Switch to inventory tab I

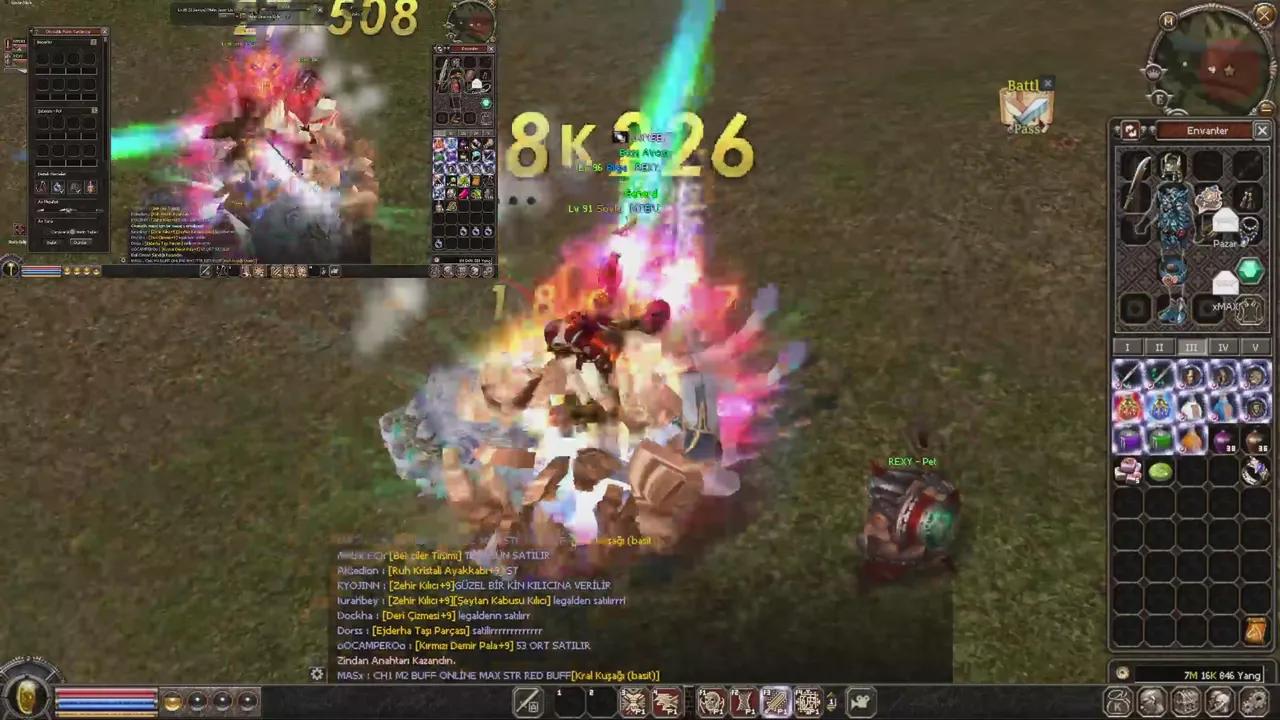pos(1127,347)
